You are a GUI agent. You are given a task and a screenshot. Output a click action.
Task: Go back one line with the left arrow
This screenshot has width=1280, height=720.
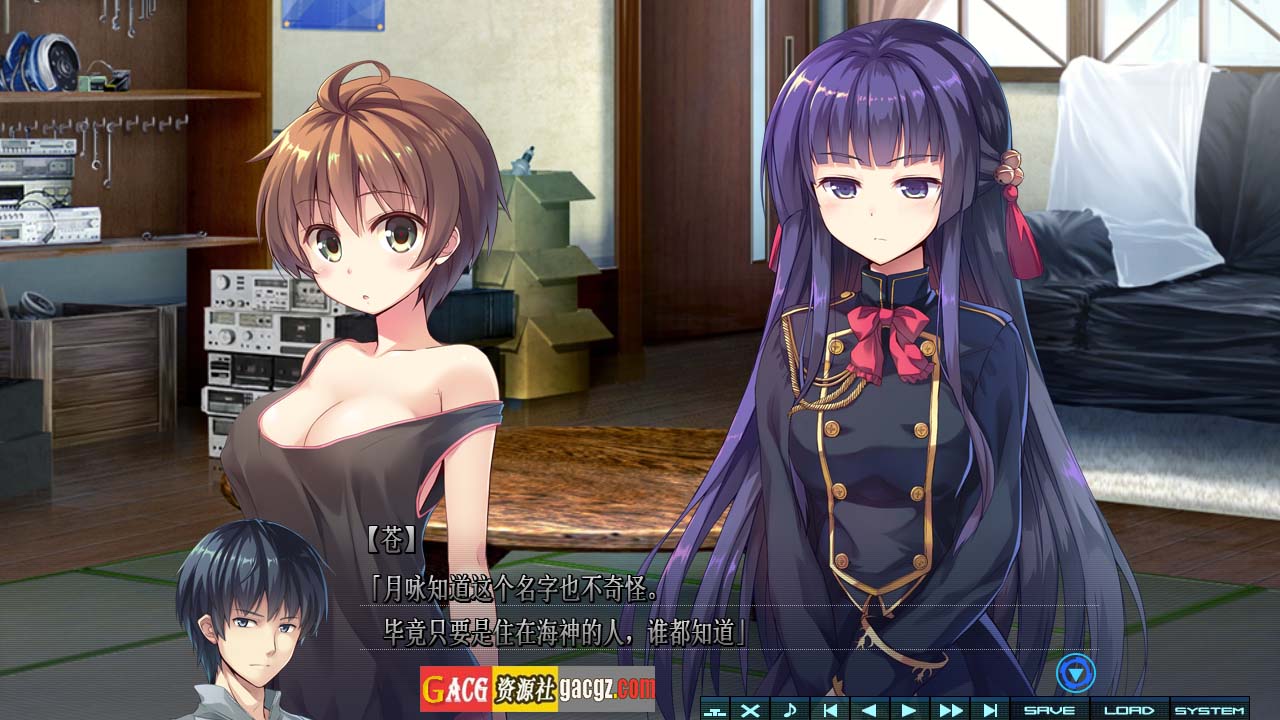point(868,710)
